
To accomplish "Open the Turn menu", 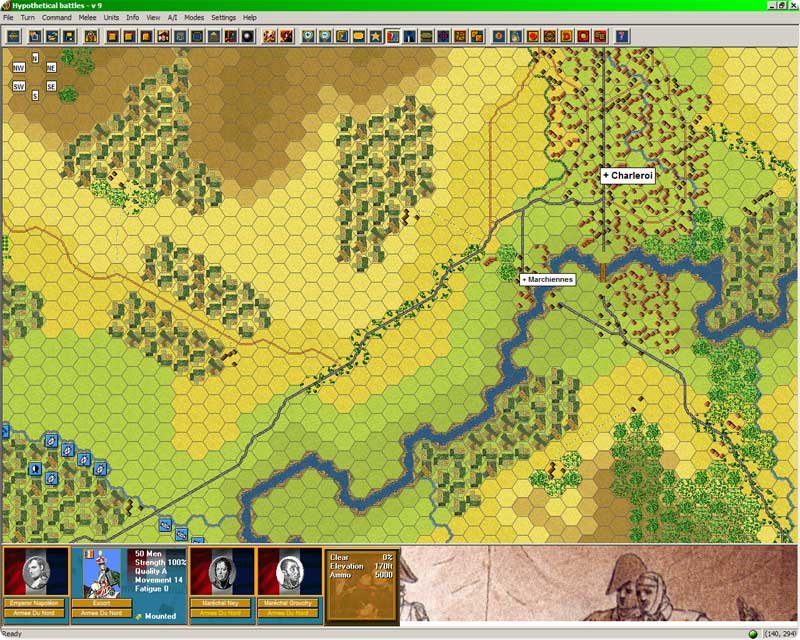I will point(28,18).
